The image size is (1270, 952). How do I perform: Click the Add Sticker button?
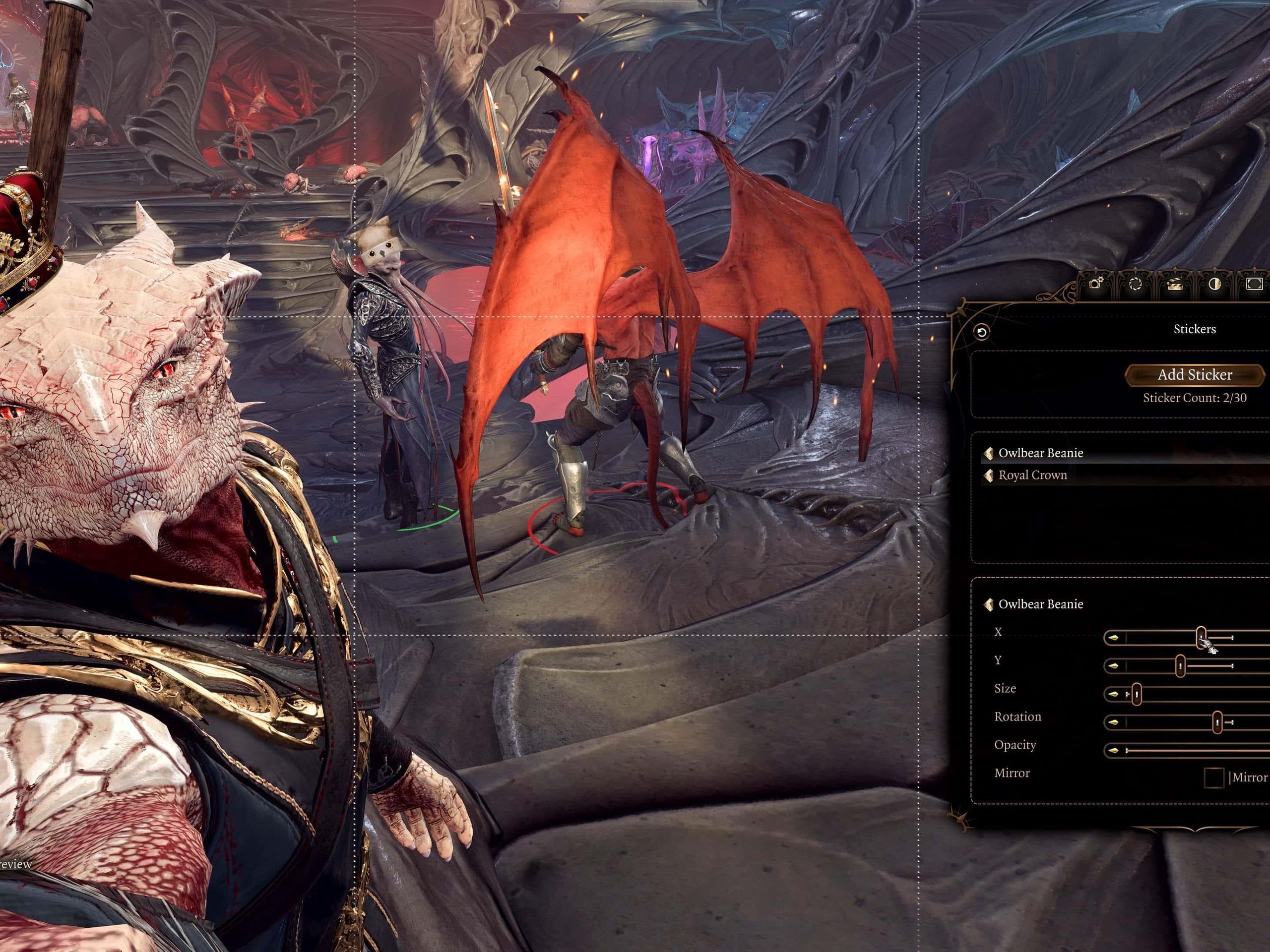pos(1194,375)
